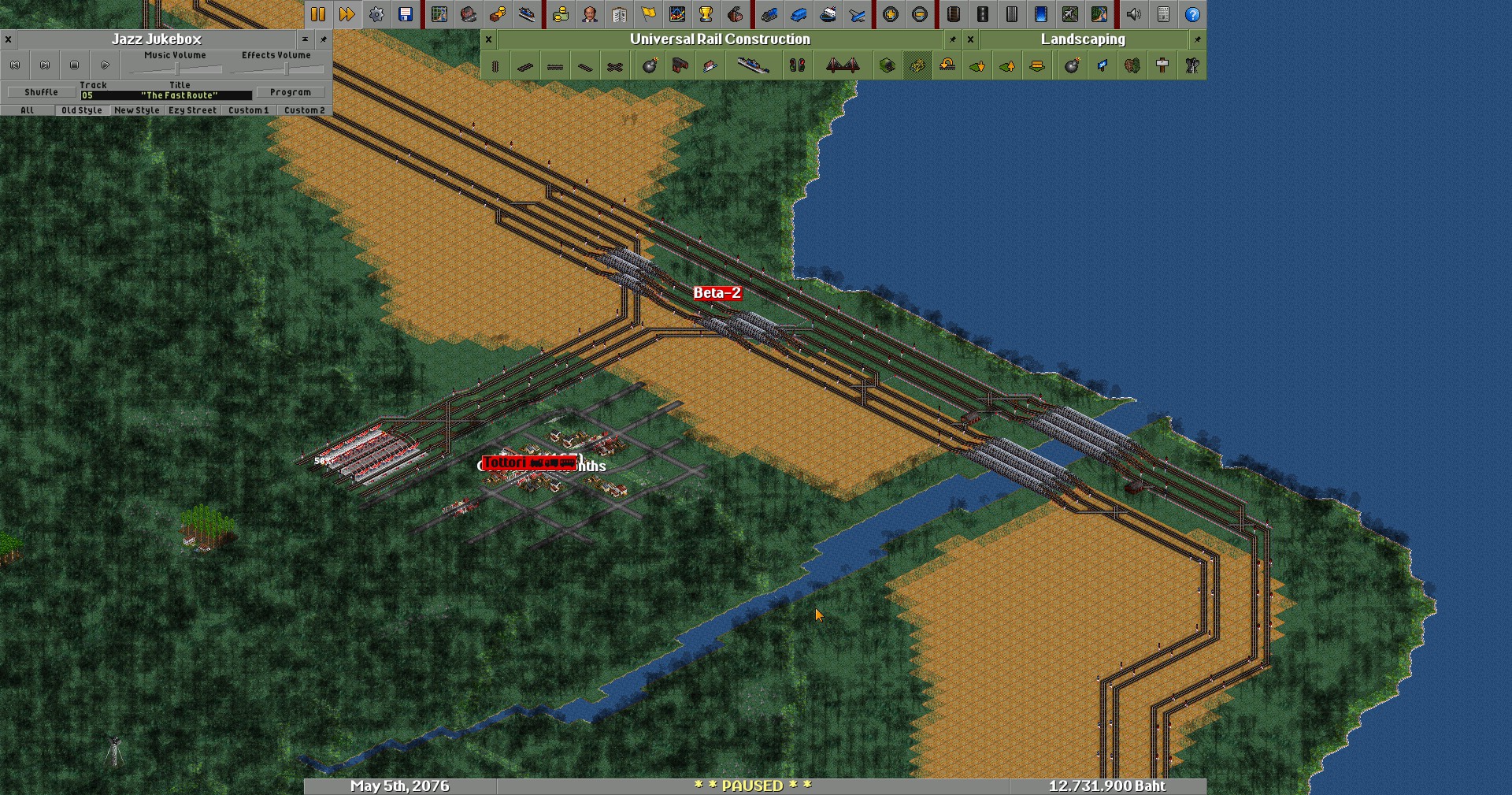Close the Jazz Jukebox window
Image resolution: width=1512 pixels, height=795 pixels.
(x=8, y=39)
